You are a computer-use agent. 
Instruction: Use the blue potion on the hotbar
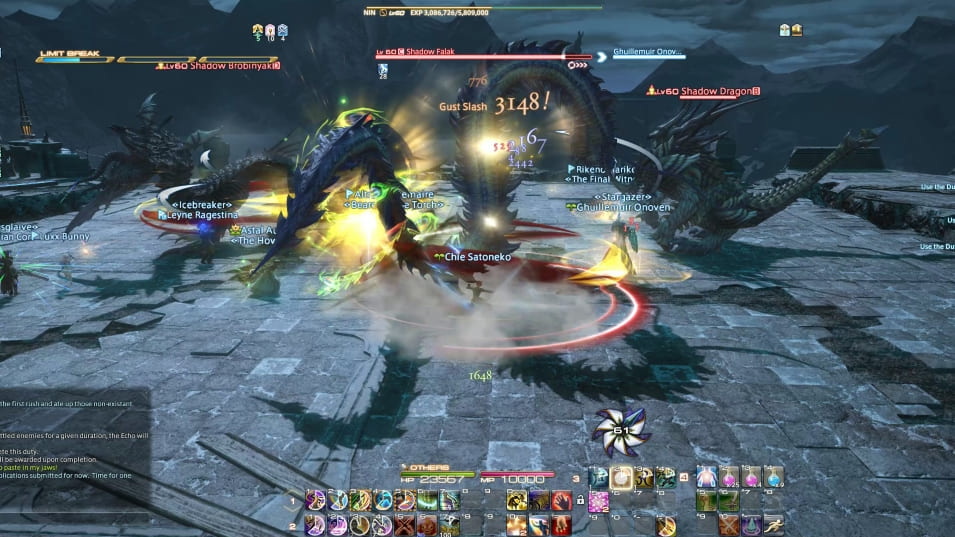click(x=773, y=477)
